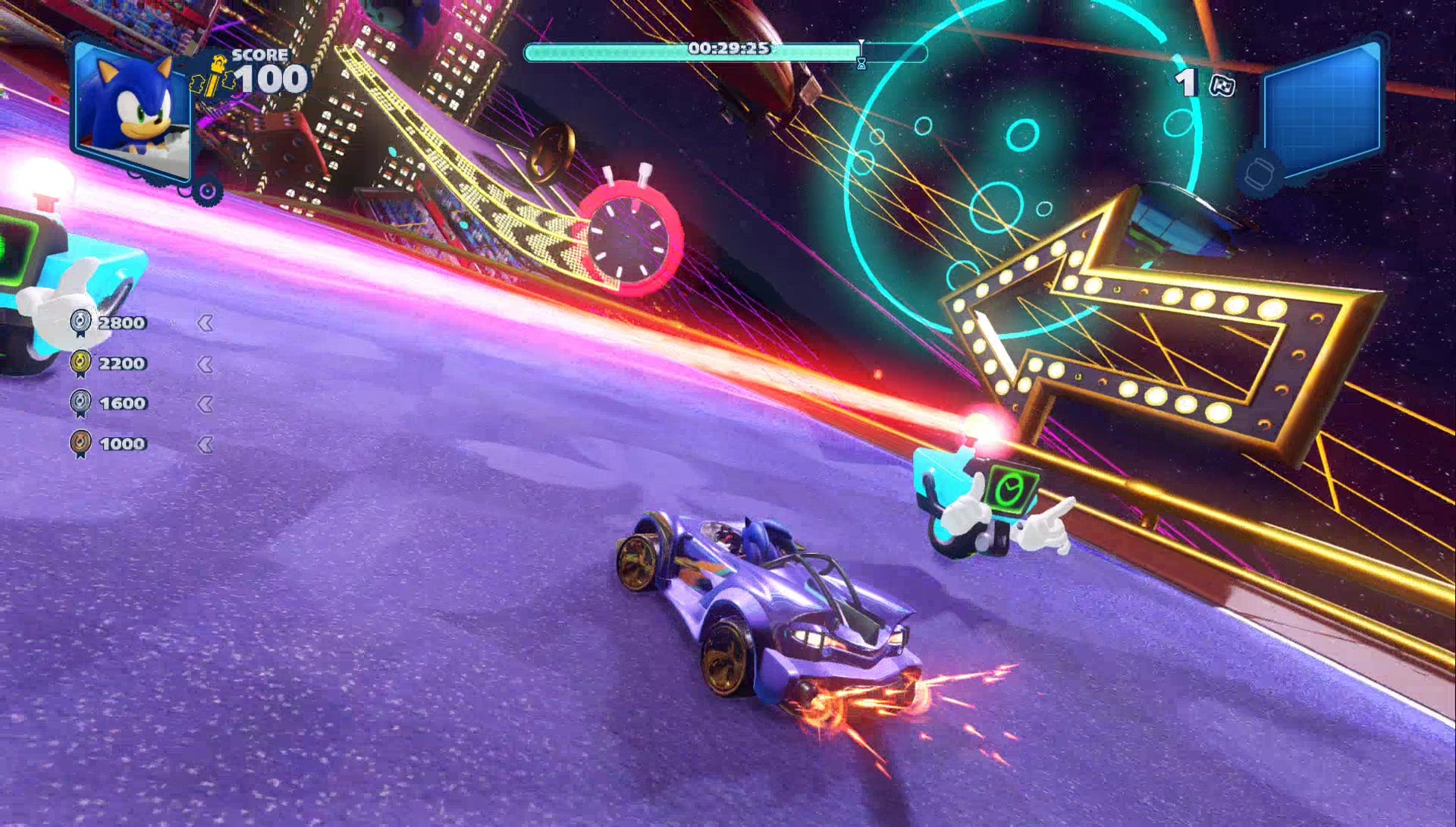The height and width of the screenshot is (827, 1456).
Task: Expand the chevron beside the 2800 medal
Action: [x=206, y=322]
